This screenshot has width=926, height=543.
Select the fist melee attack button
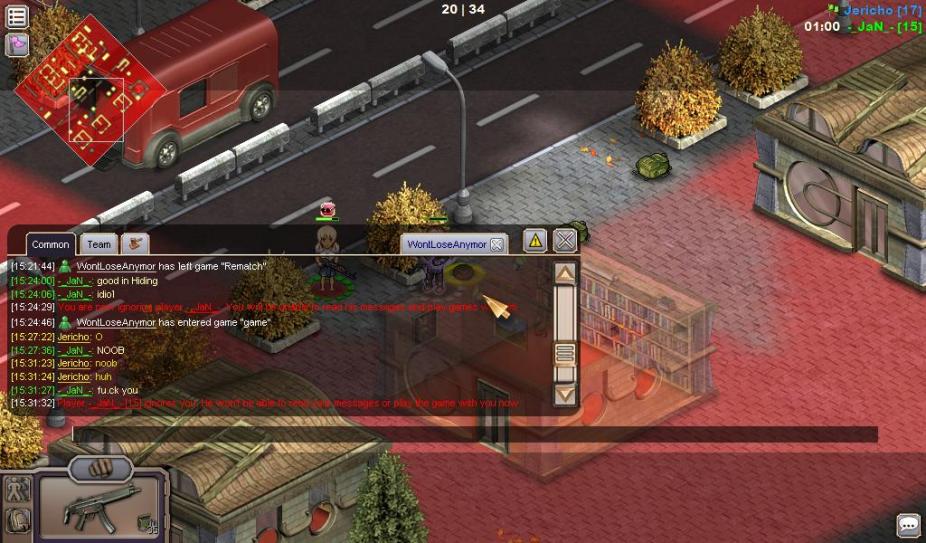coord(100,468)
